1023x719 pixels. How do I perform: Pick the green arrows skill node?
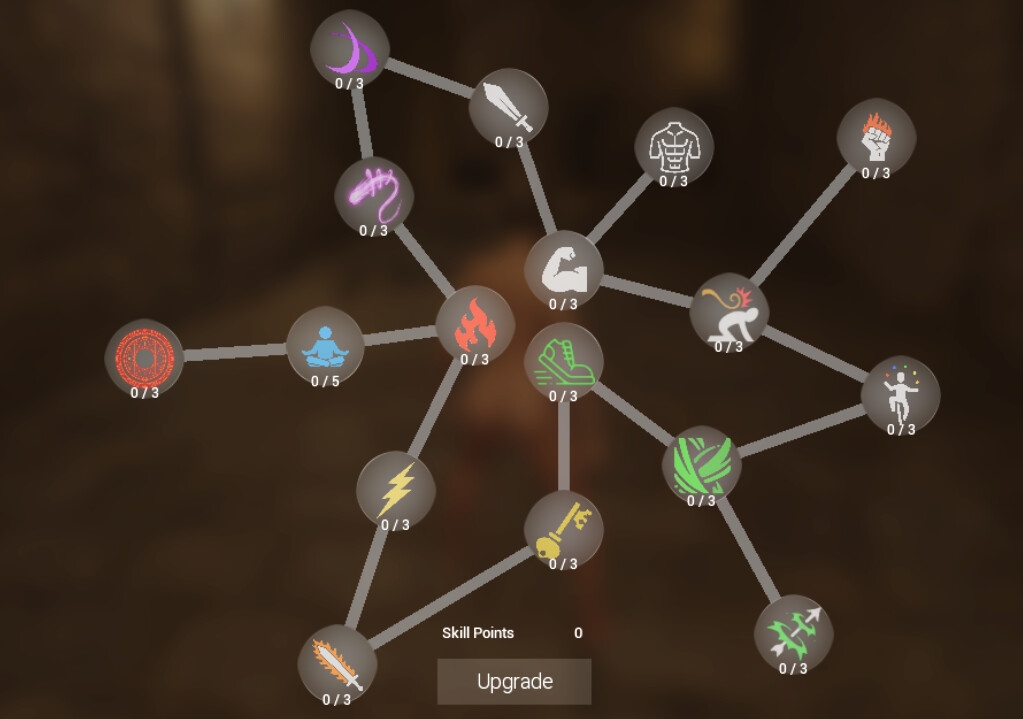pyautogui.click(x=793, y=633)
